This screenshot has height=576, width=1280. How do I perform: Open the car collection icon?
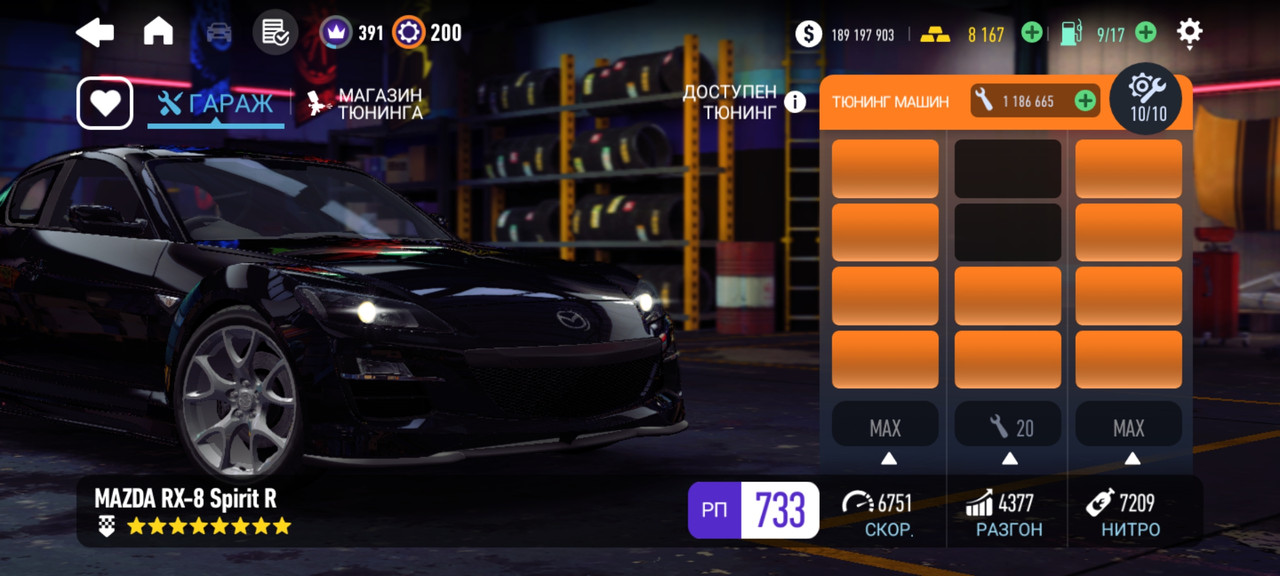tap(218, 33)
